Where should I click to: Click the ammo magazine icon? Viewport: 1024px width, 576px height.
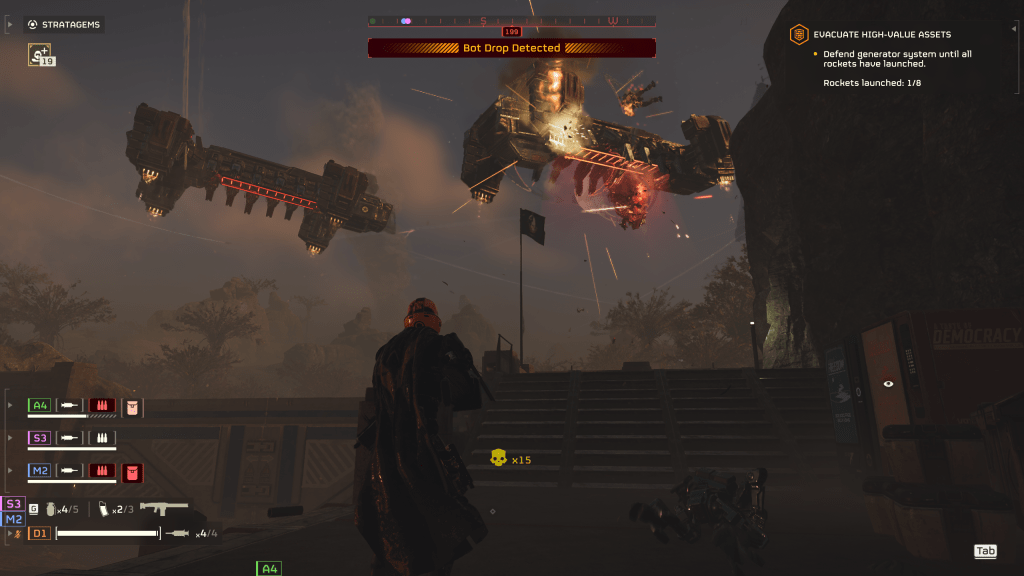[x=102, y=509]
